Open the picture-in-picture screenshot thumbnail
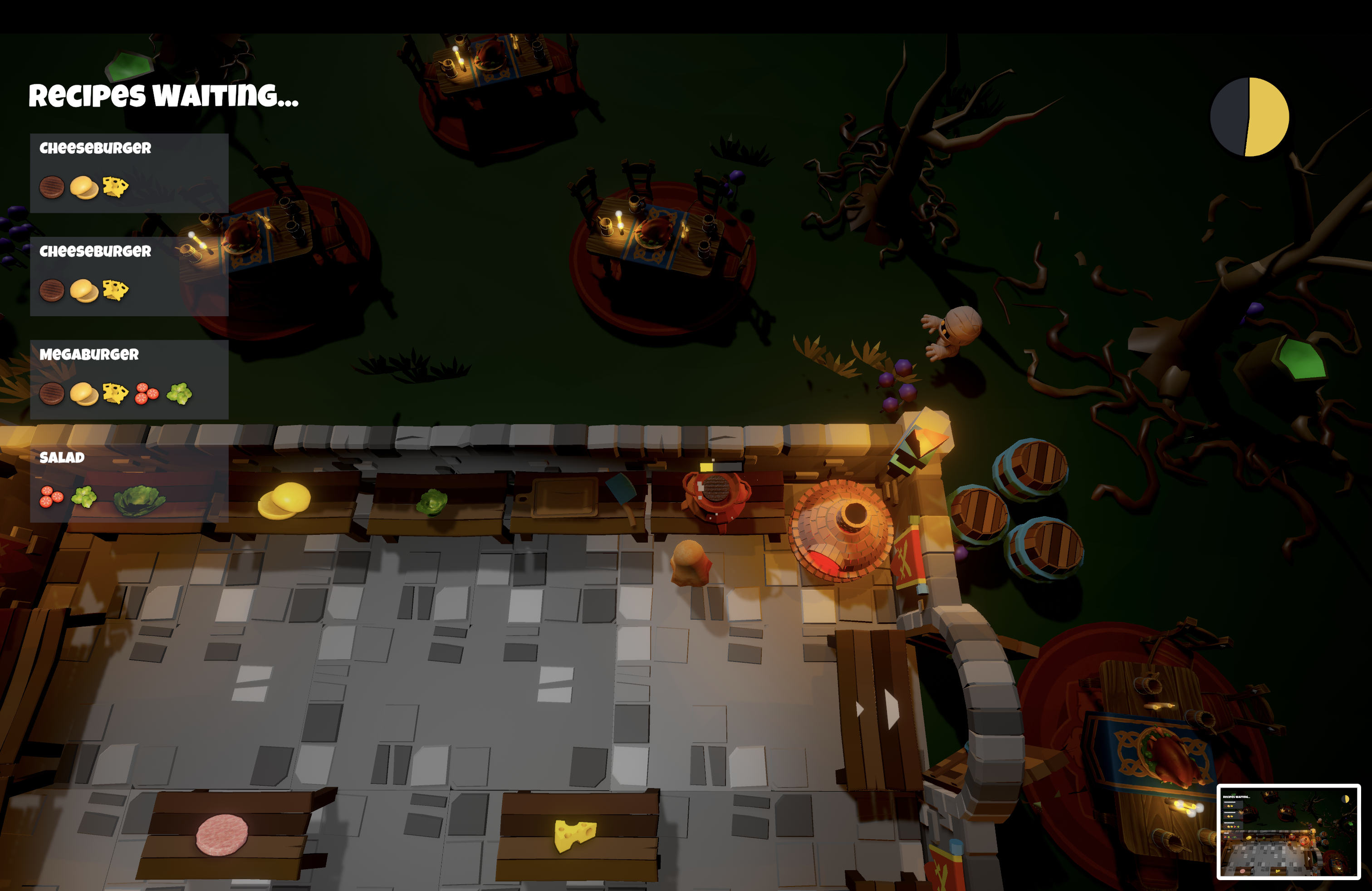This screenshot has height=891, width=1372. pyautogui.click(x=1288, y=832)
